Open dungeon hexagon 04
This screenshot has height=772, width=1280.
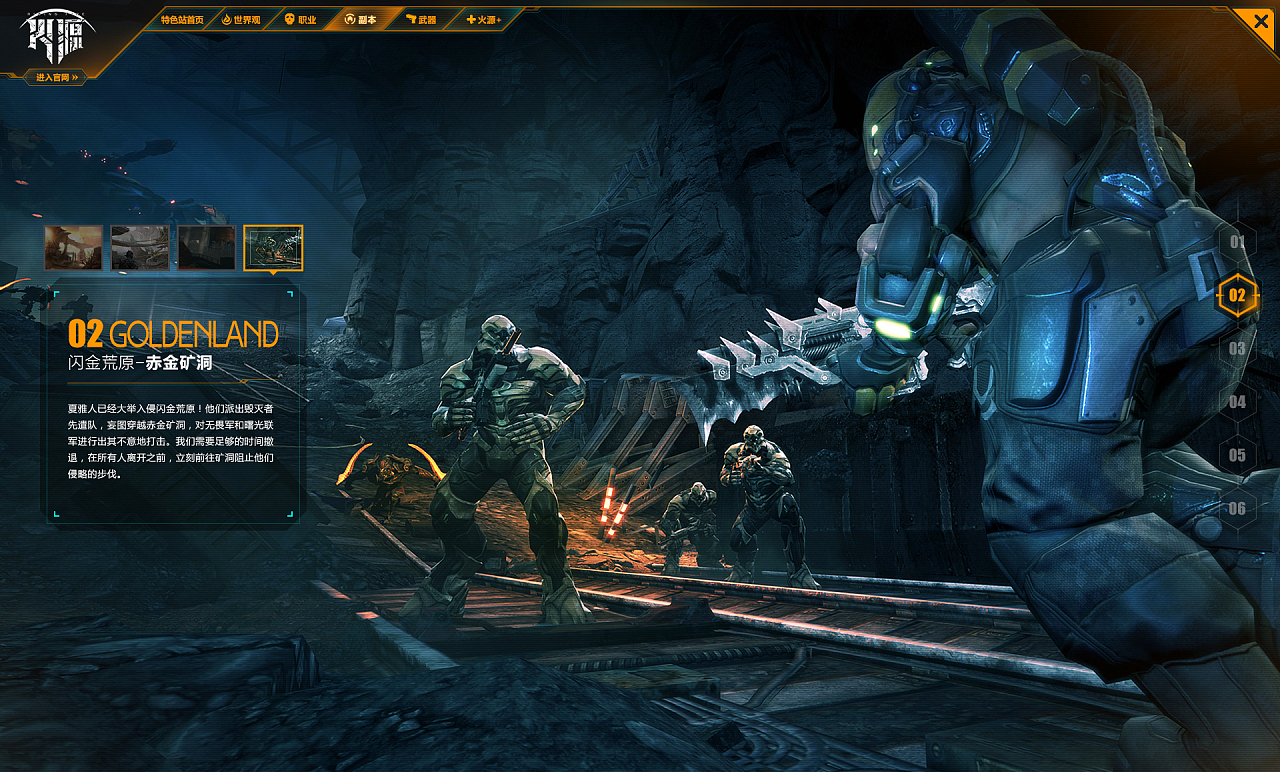(x=1238, y=402)
